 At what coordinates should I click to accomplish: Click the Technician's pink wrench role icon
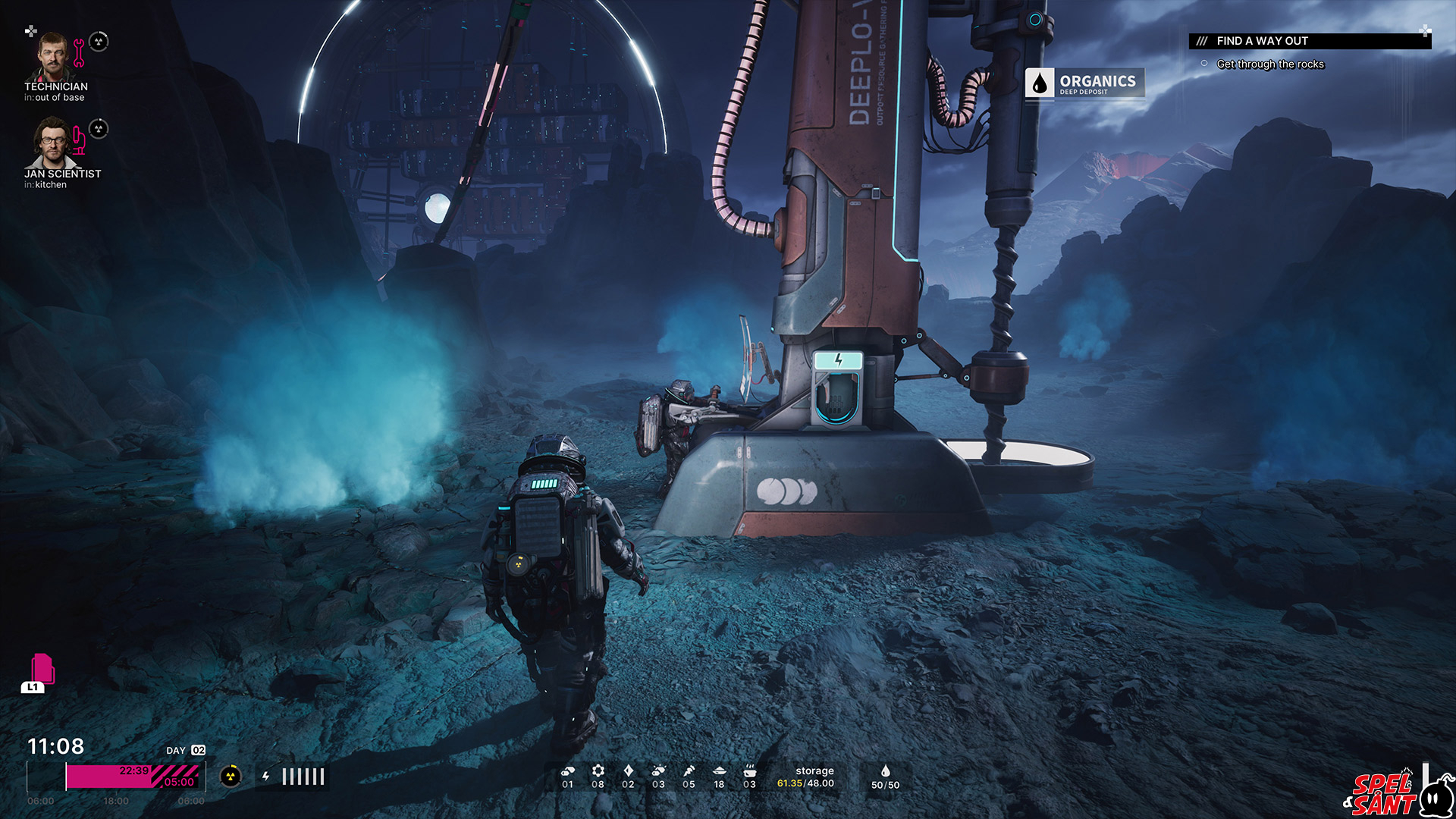pos(79,53)
